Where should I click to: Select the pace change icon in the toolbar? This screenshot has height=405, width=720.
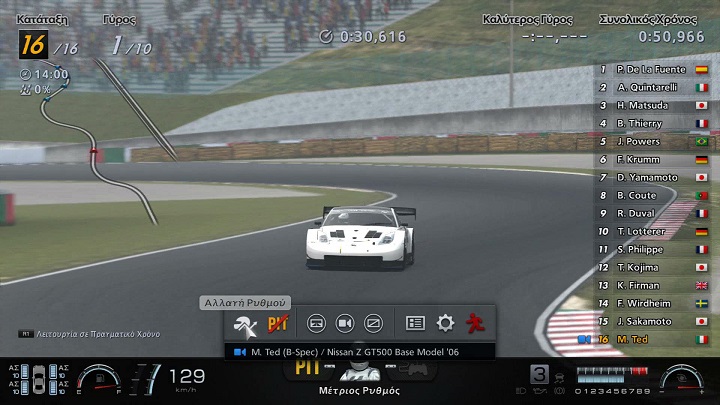(245, 324)
